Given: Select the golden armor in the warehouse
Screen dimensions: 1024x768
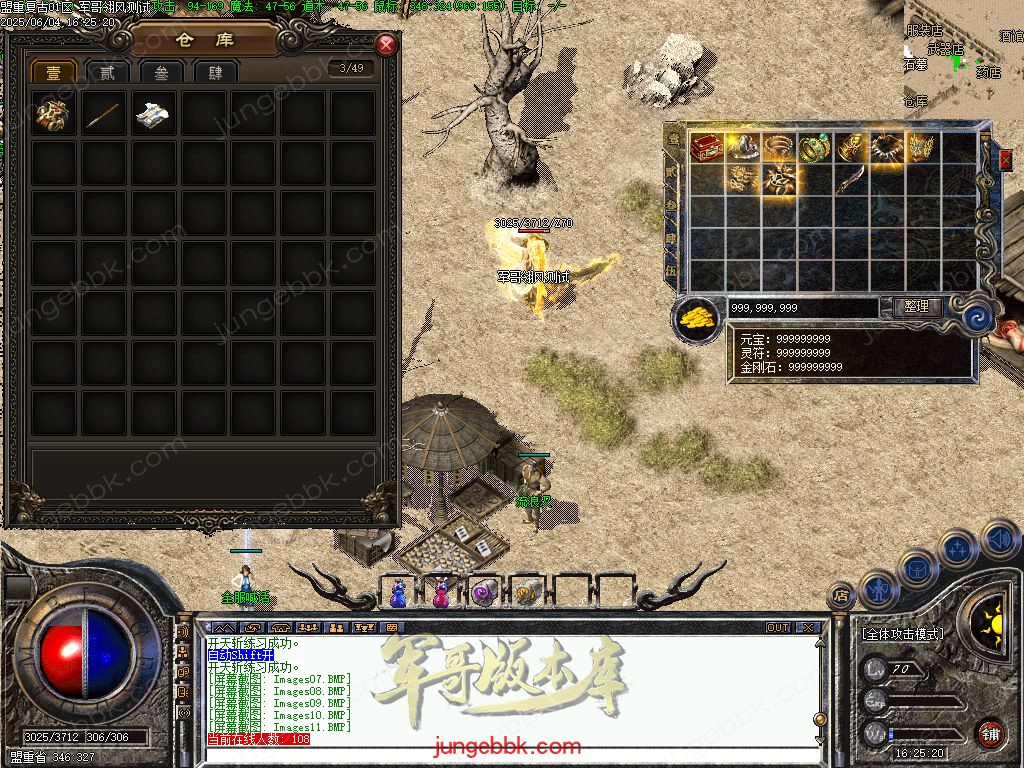Looking at the screenshot, I should pos(53,114).
